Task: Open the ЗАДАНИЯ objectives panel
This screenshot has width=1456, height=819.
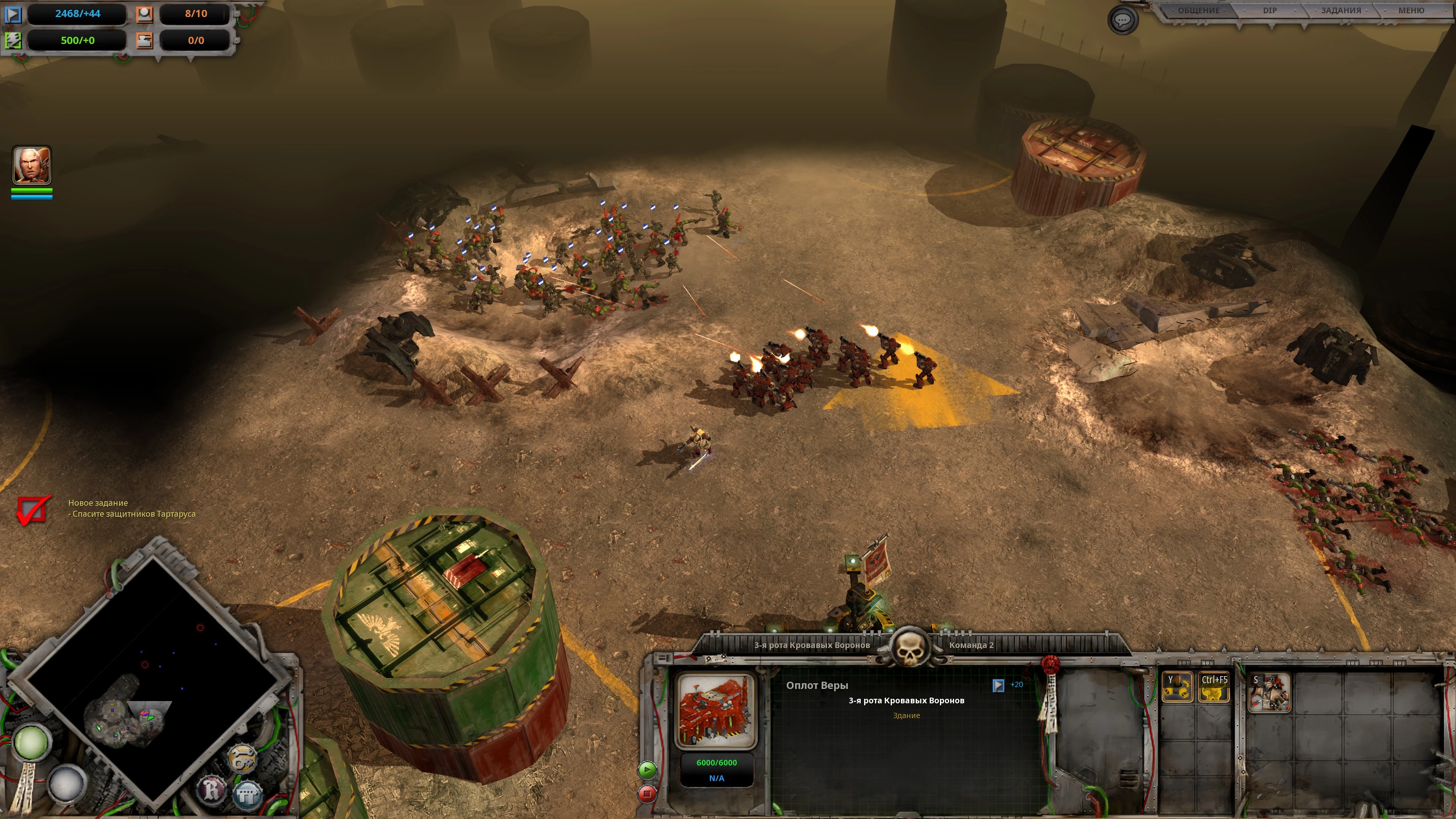Action: point(1340,11)
